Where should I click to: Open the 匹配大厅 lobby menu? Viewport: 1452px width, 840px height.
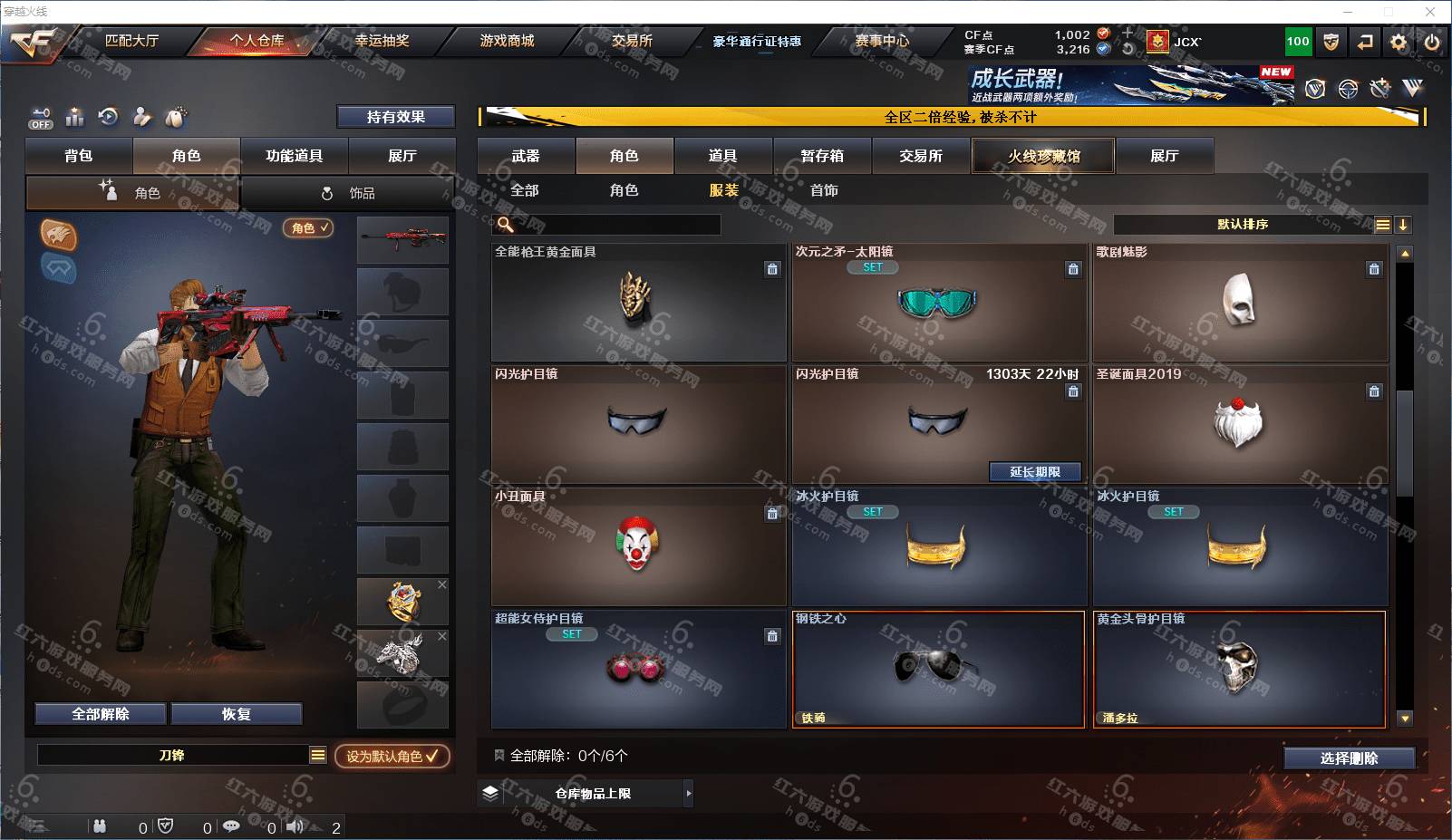point(131,41)
